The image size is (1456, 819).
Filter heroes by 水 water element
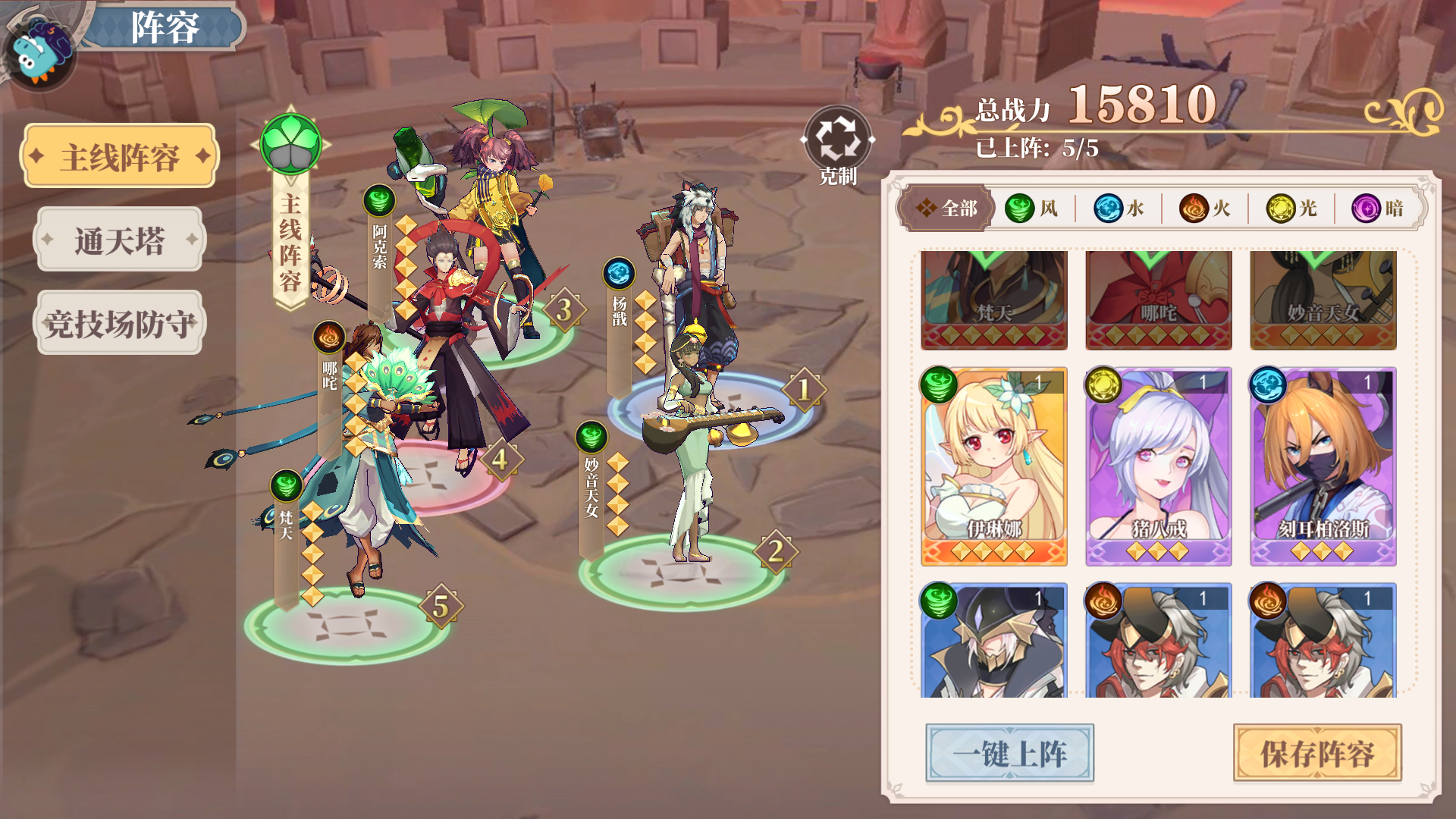pos(1119,208)
